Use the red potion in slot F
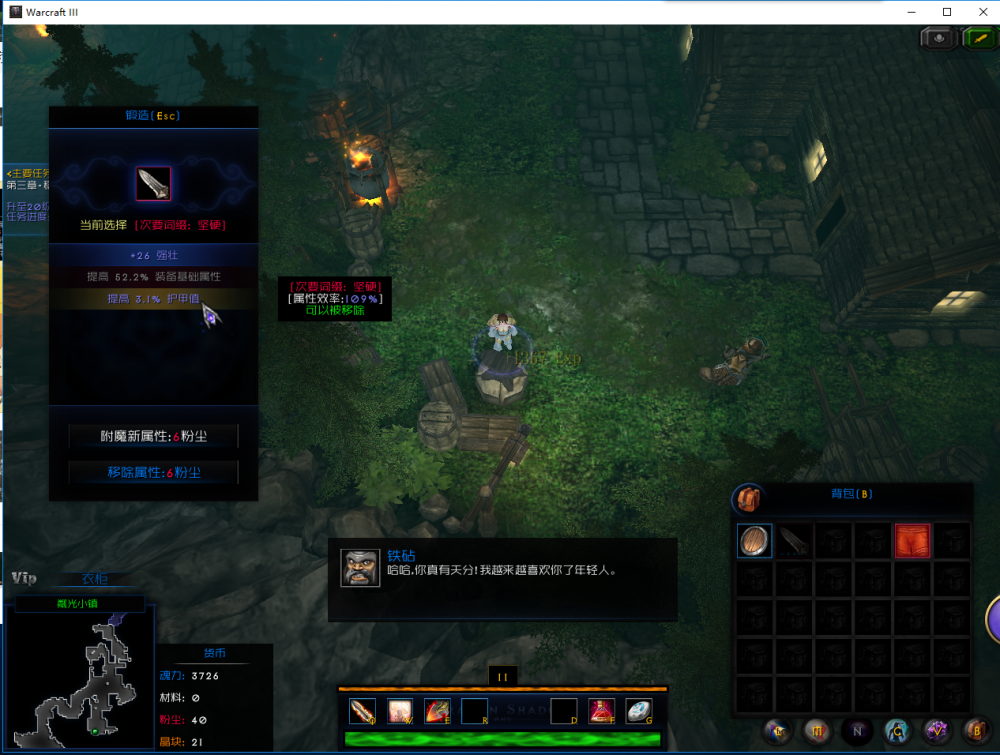This screenshot has height=755, width=1000. pyautogui.click(x=601, y=711)
